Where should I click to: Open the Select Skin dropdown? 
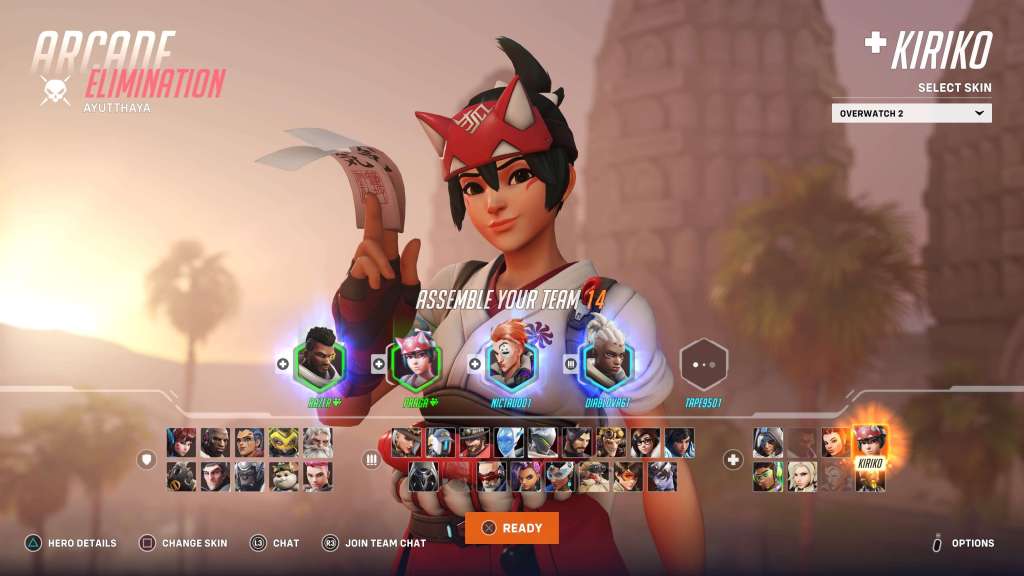tap(911, 113)
